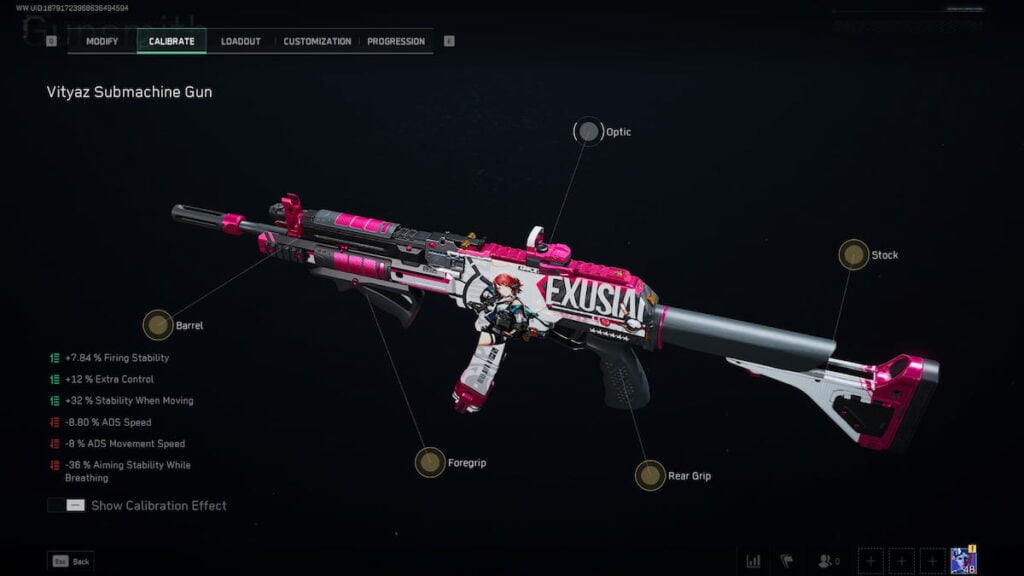Choose the Stock calibration node

(853, 255)
